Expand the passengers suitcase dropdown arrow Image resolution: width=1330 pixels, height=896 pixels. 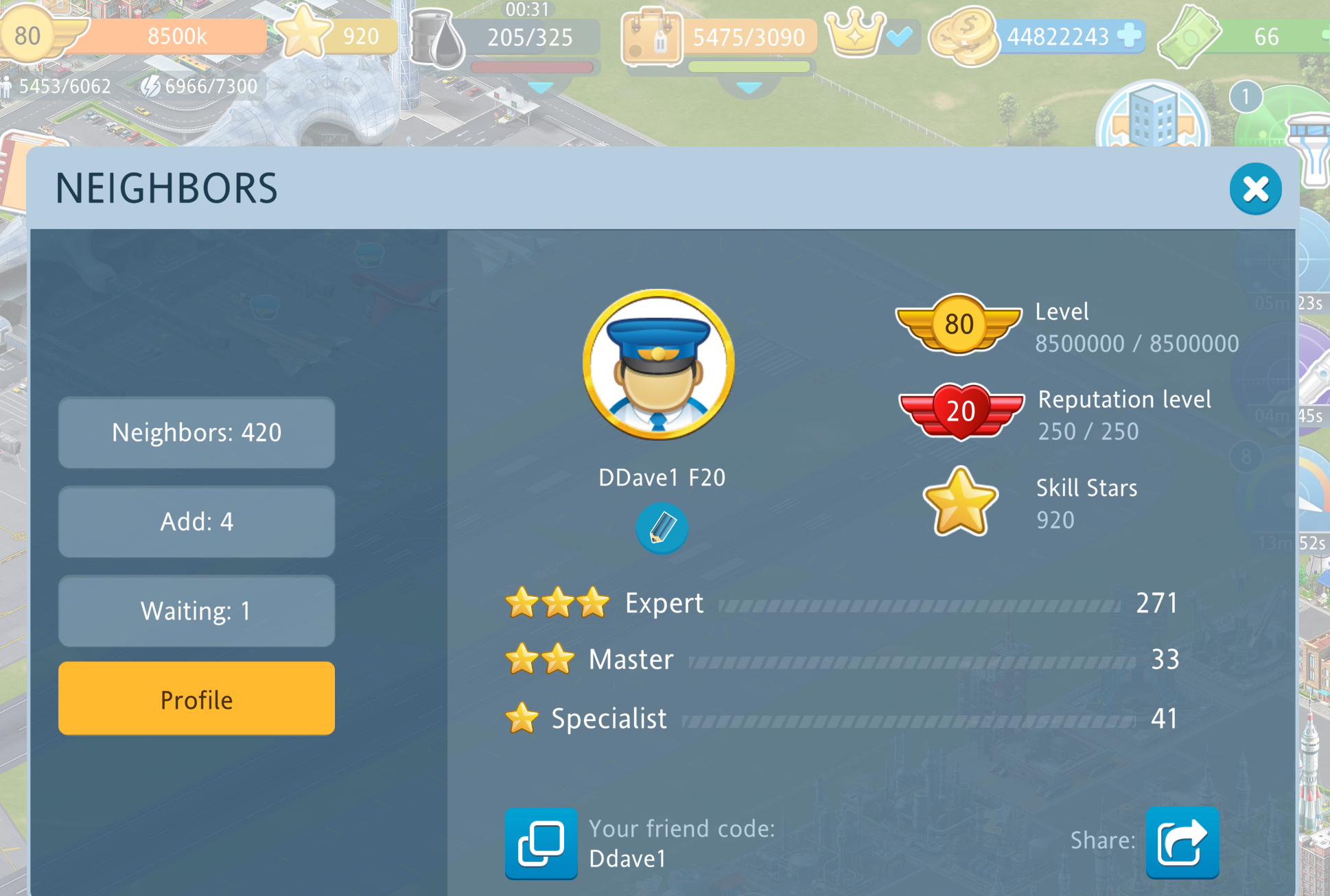749,88
